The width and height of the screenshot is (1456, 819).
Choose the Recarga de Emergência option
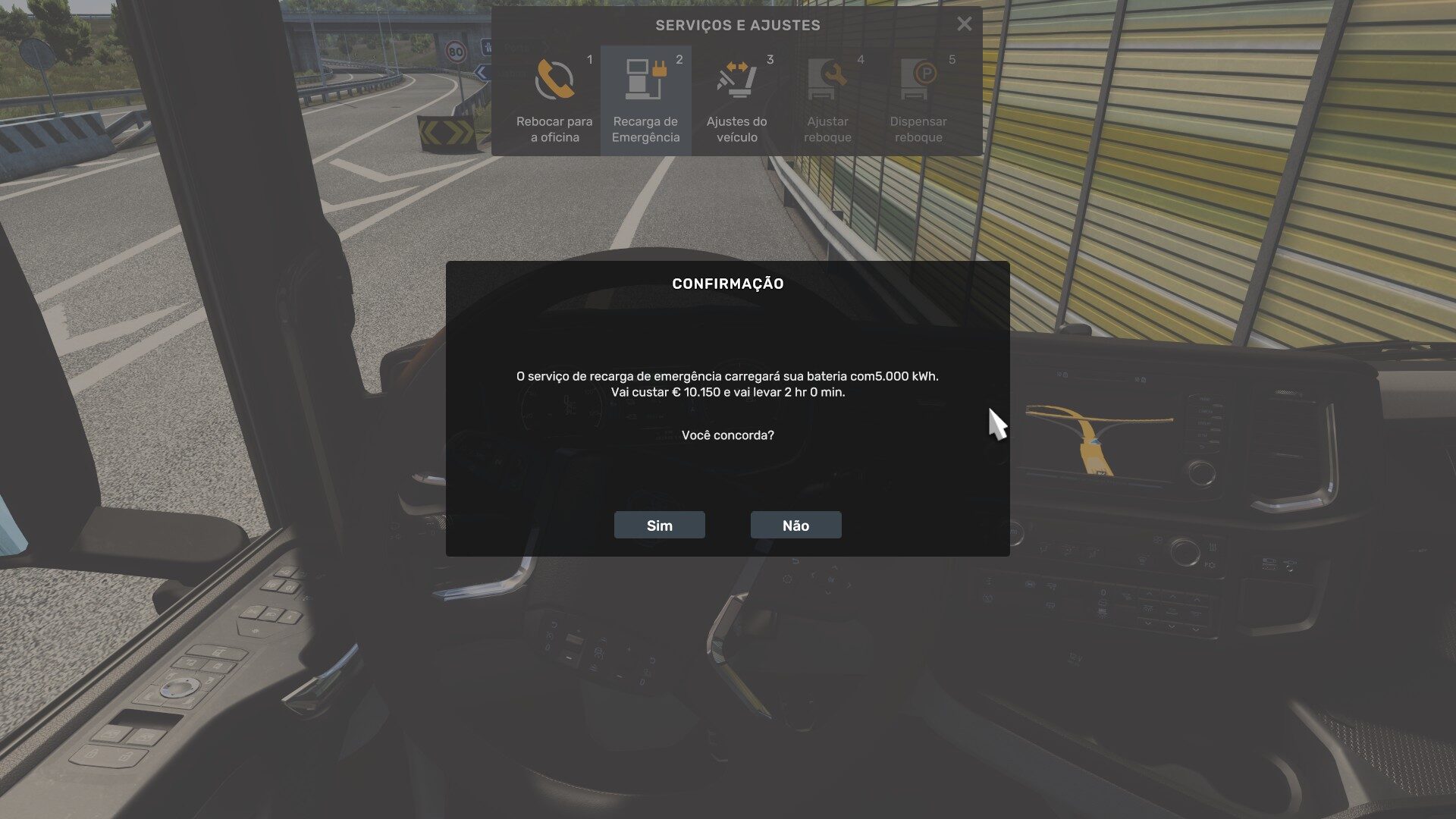pyautogui.click(x=645, y=100)
